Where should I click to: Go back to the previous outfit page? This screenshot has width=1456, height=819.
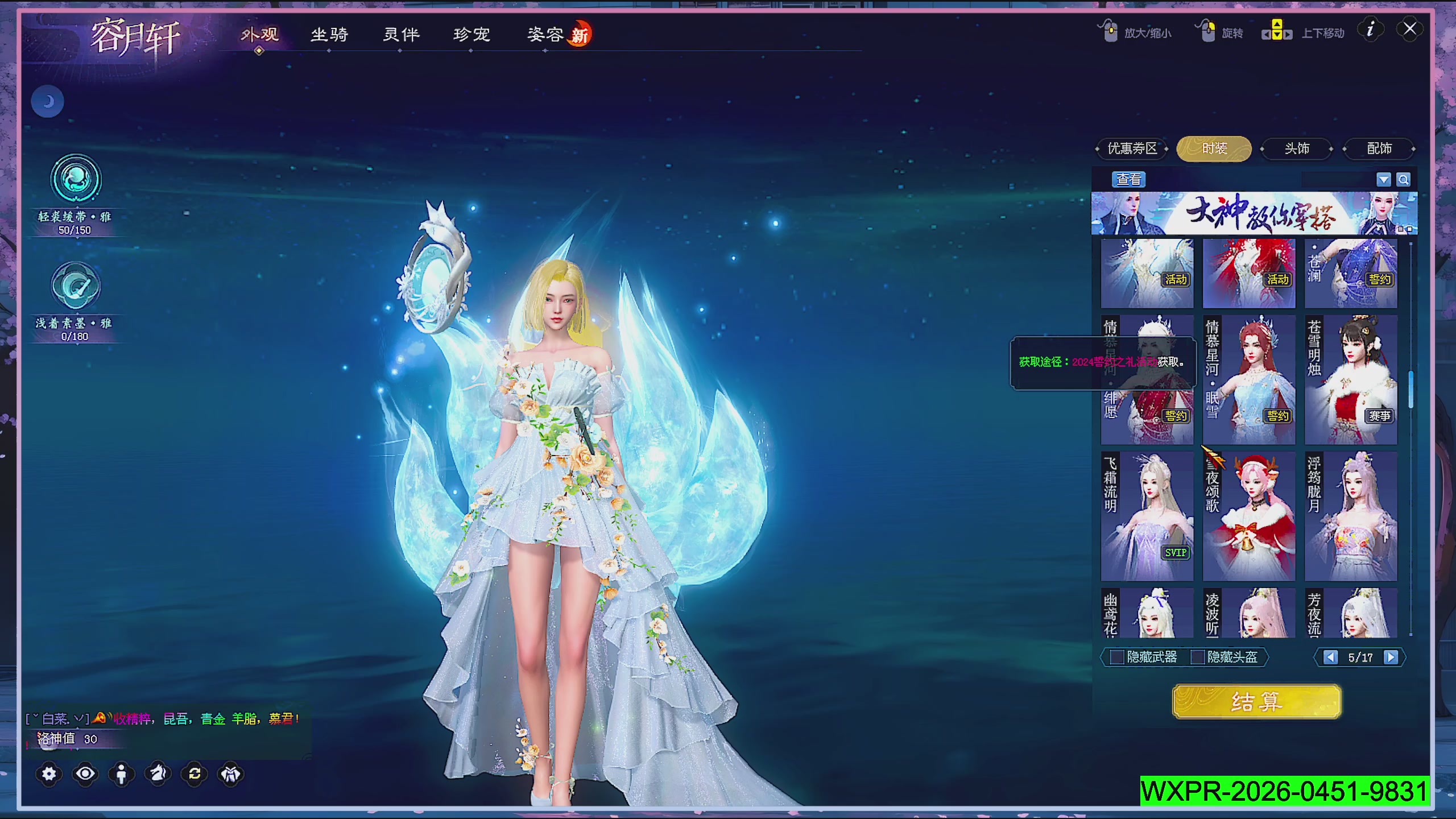(x=1330, y=657)
